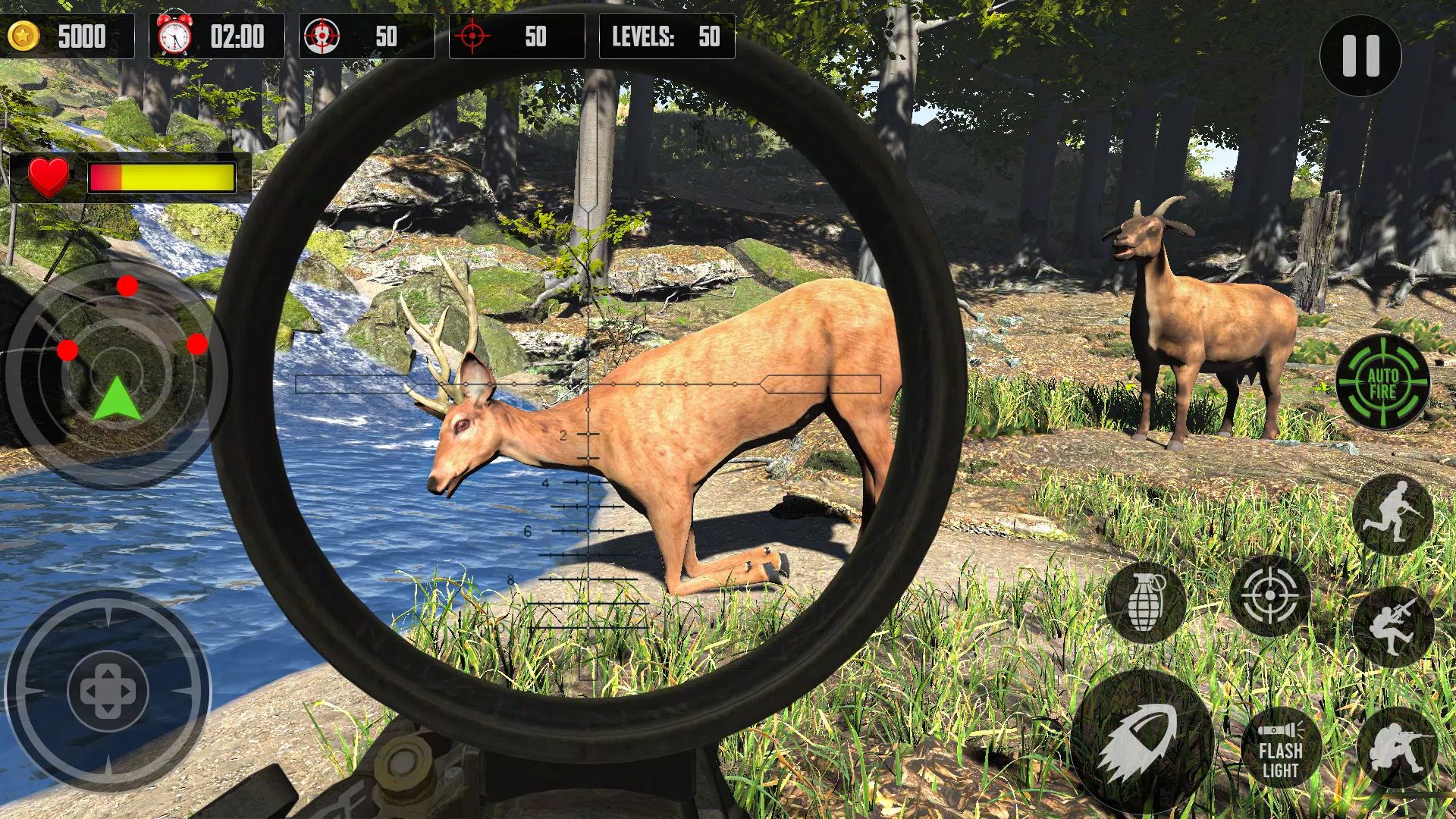Toggle the Auto Fire button

point(1382,382)
